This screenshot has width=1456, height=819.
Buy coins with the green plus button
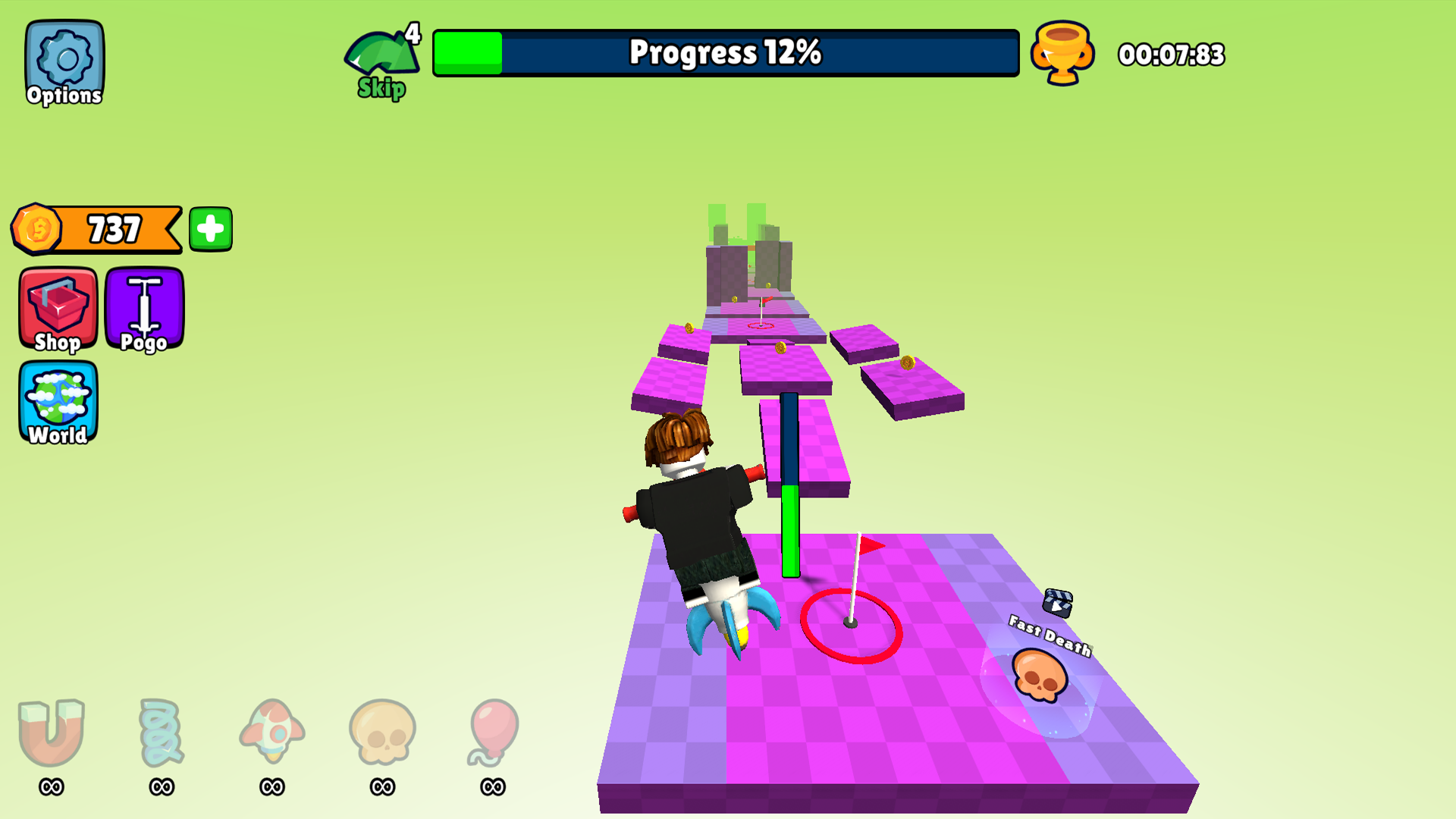coord(210,227)
